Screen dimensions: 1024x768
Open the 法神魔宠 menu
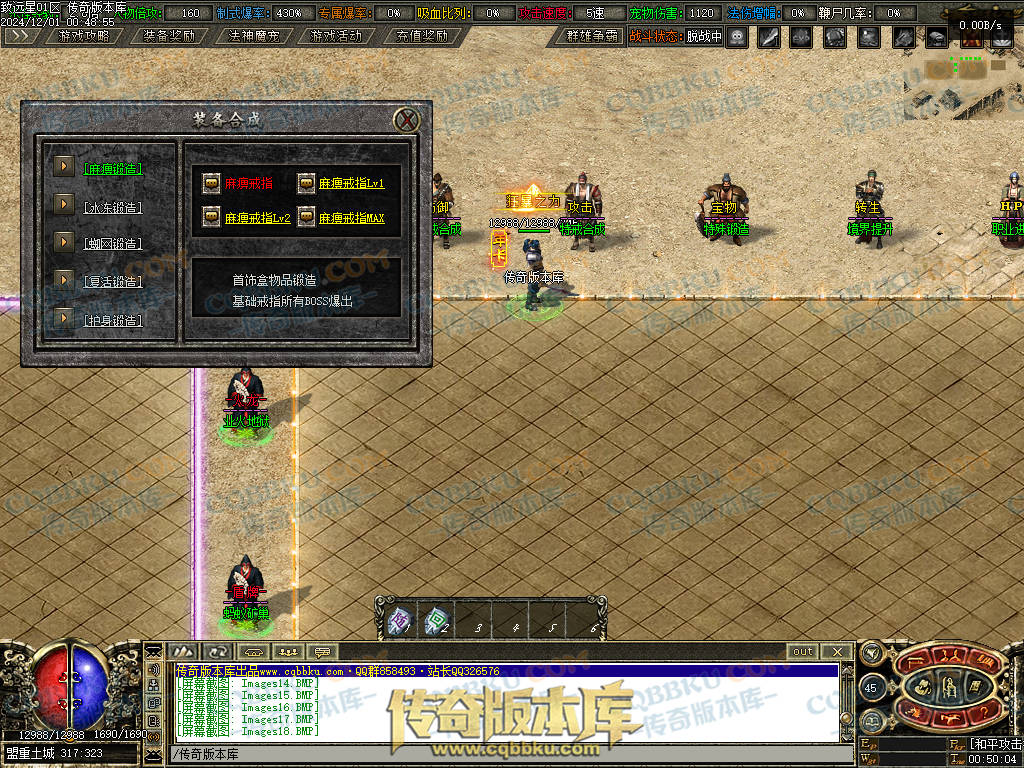(x=252, y=36)
